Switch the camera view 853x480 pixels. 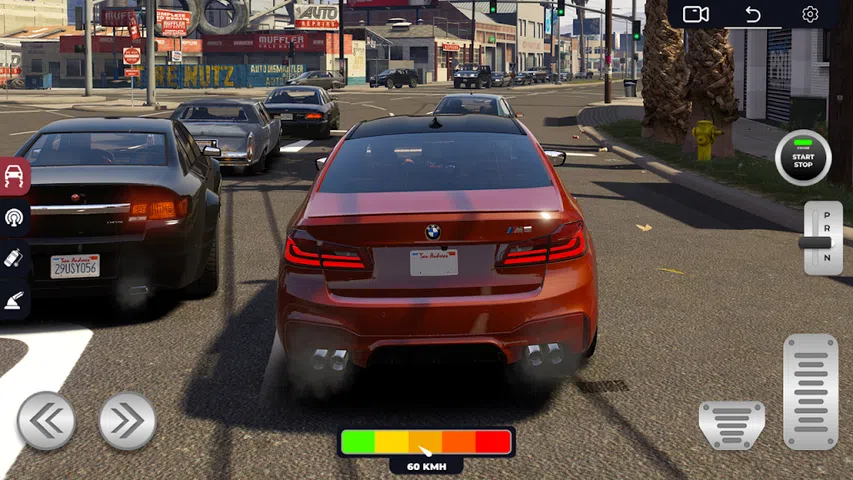point(696,14)
